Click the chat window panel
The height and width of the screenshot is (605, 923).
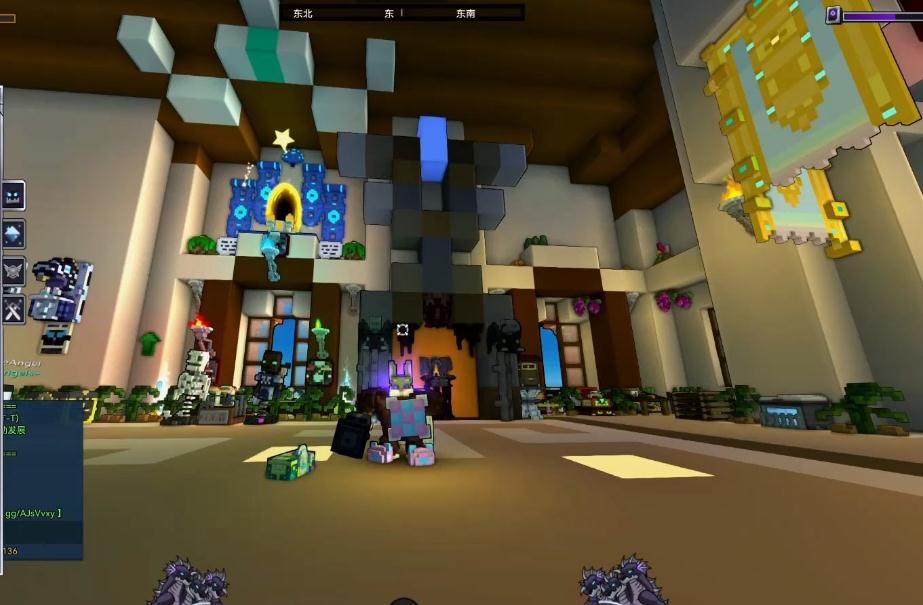coord(40,480)
